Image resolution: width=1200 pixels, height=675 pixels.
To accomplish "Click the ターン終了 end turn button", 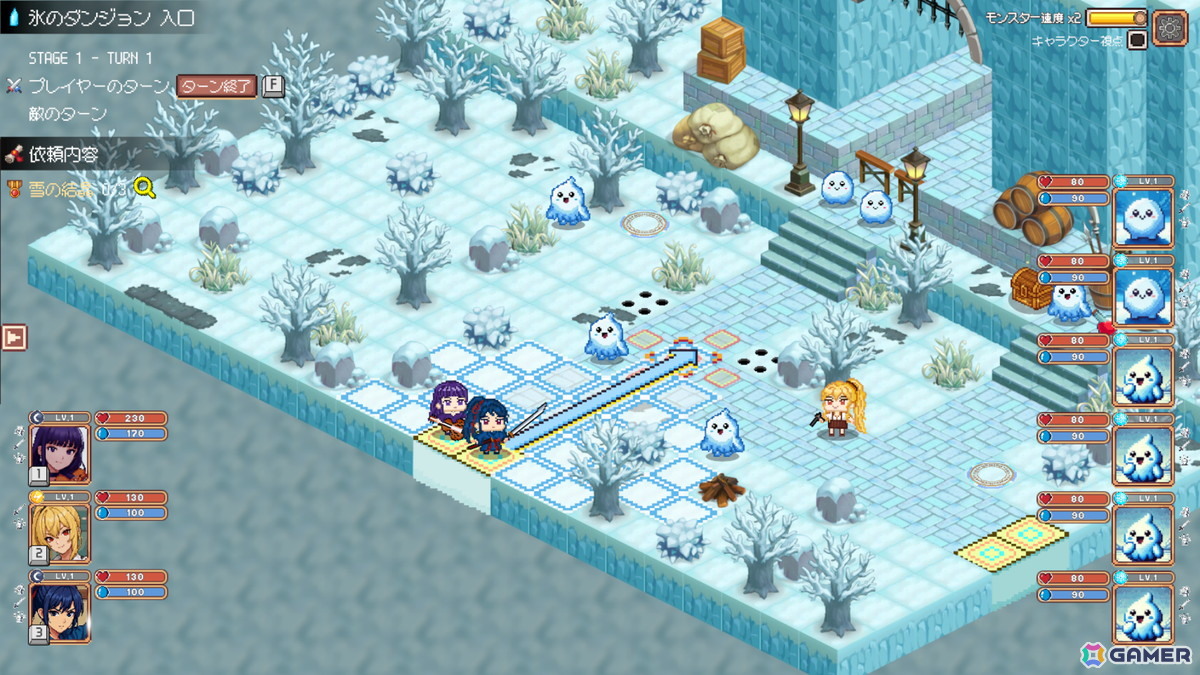I will [x=217, y=86].
